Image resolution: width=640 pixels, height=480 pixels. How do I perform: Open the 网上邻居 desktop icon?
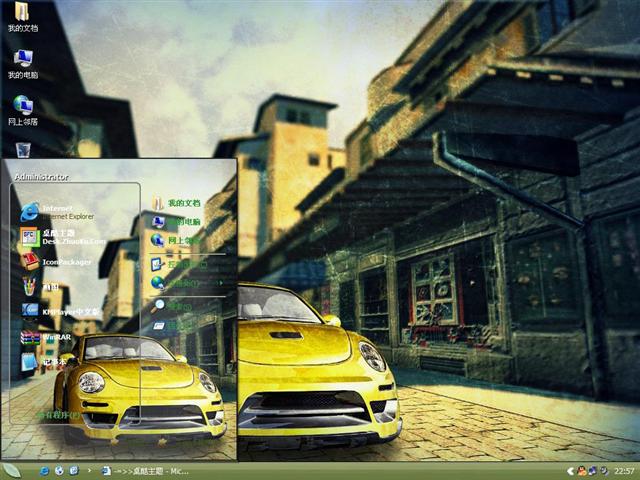click(x=22, y=108)
